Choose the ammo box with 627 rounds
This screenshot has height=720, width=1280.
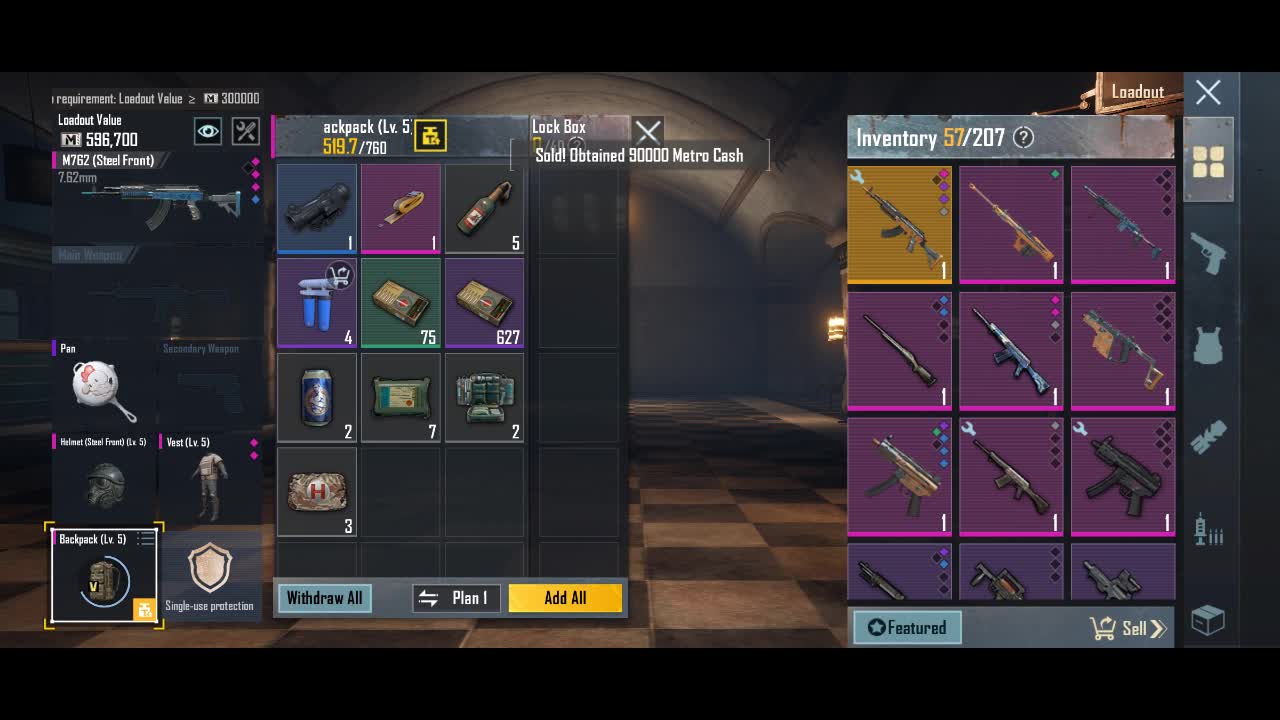tap(485, 302)
